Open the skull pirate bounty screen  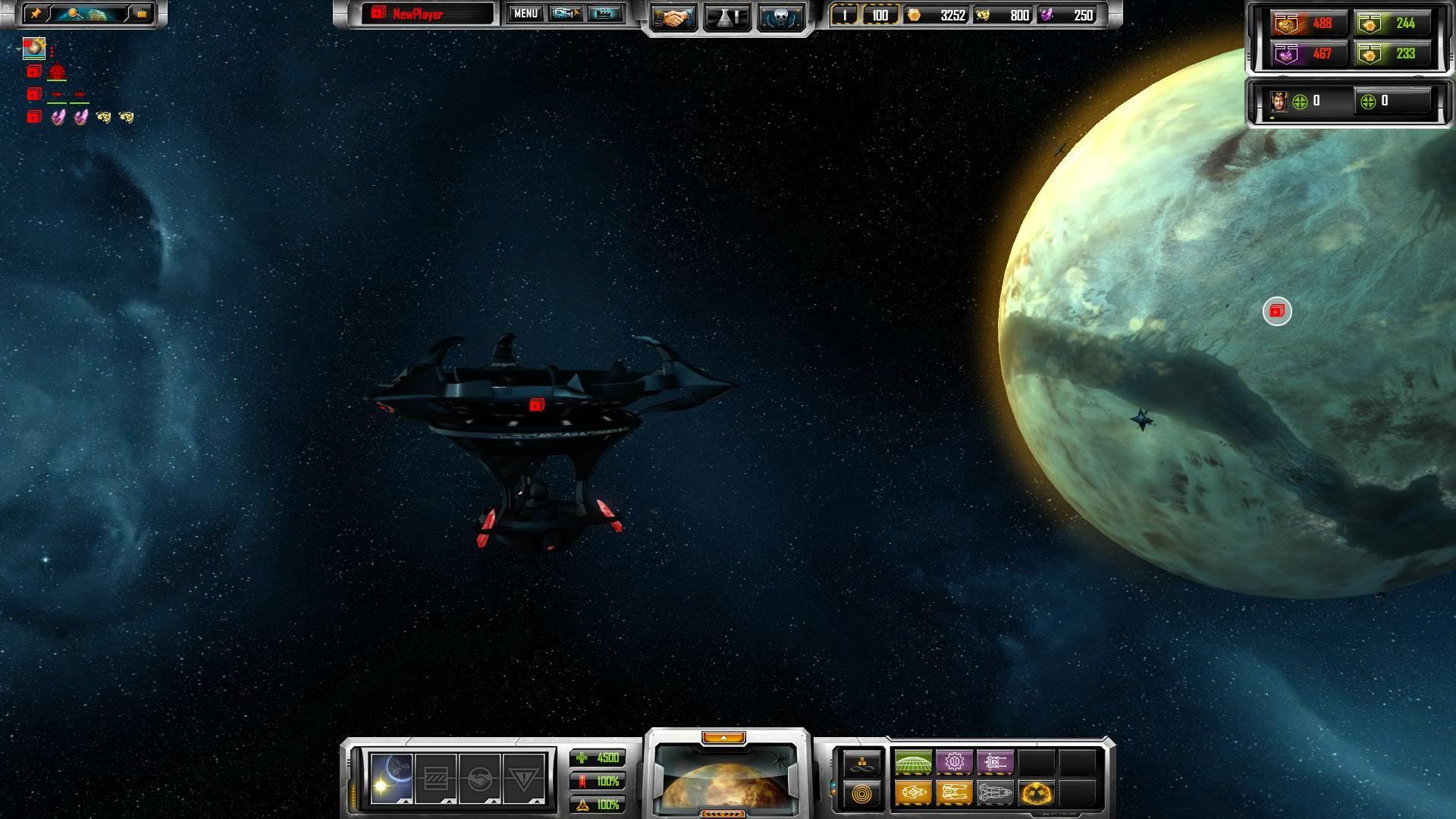780,17
